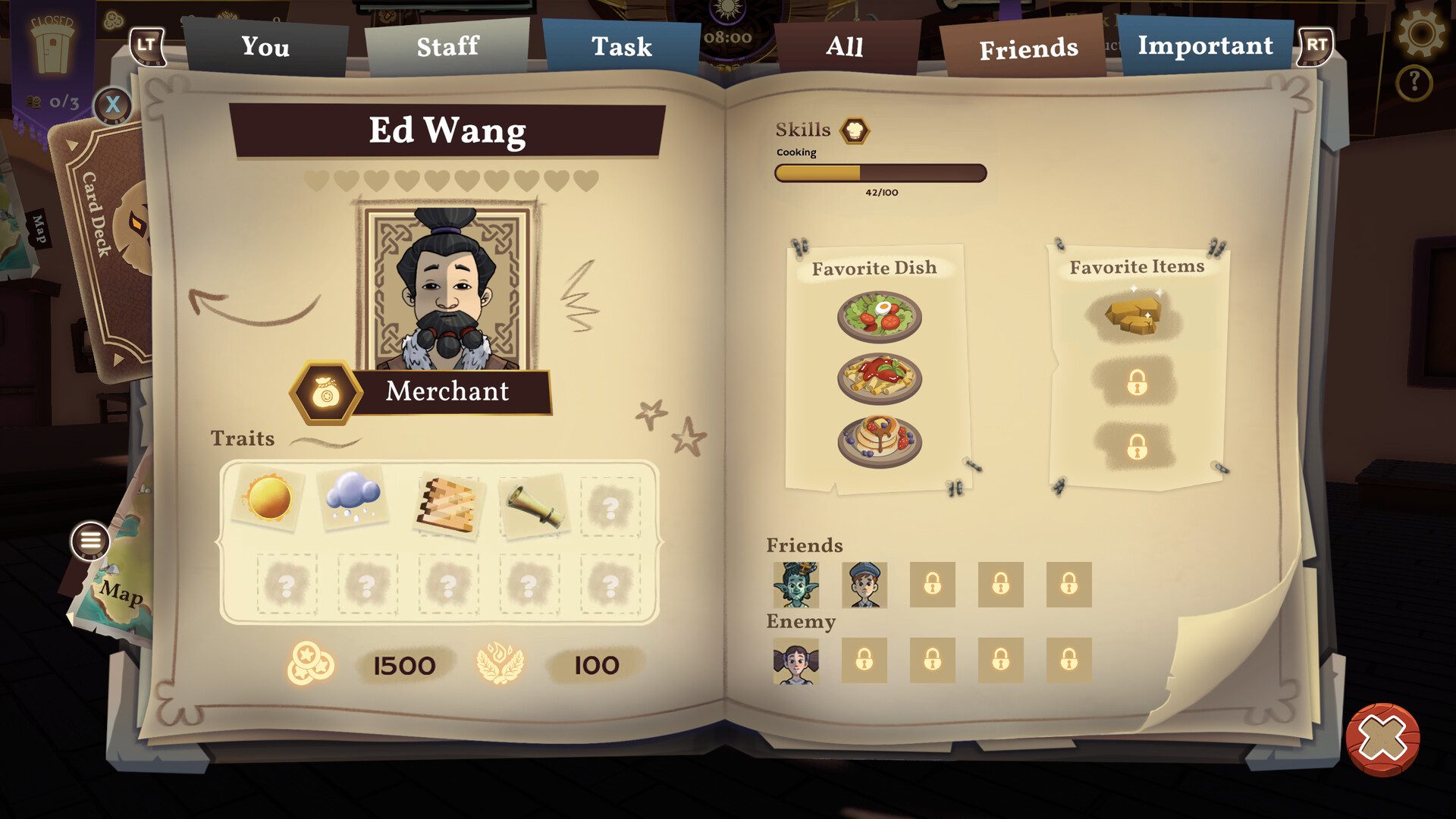The image size is (1456, 819).
Task: Click the first locked Enemy slot
Action: point(864,661)
